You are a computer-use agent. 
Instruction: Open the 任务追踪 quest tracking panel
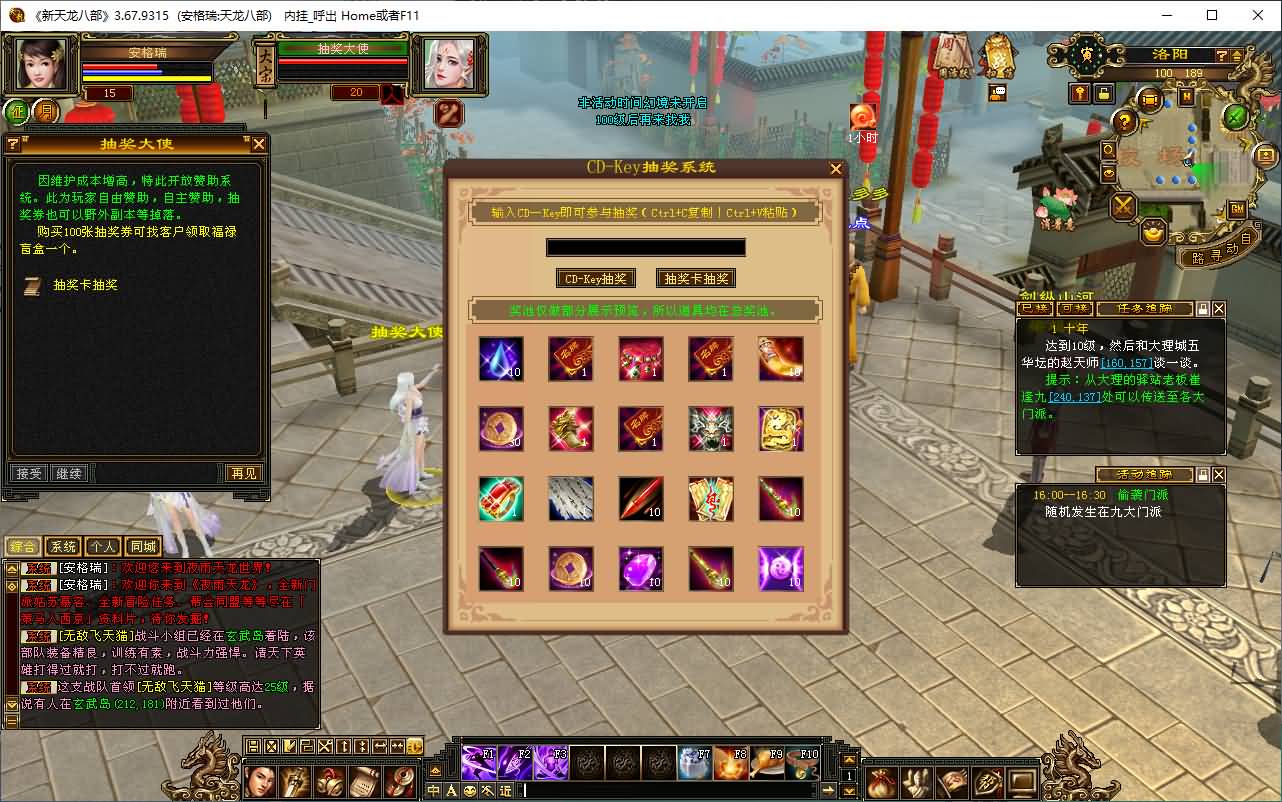click(1143, 309)
